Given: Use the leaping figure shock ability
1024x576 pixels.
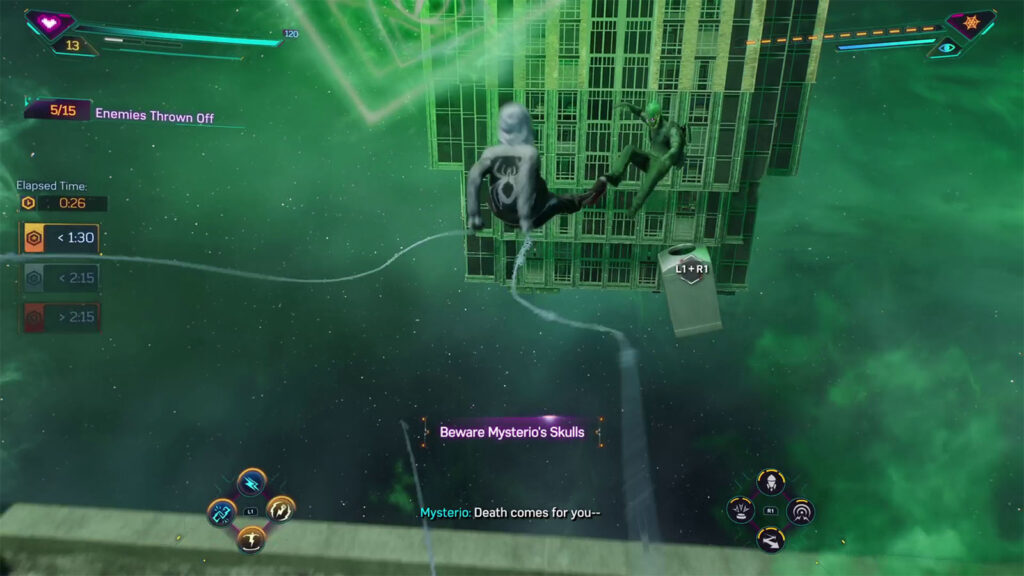Looking at the screenshot, I should [251, 540].
